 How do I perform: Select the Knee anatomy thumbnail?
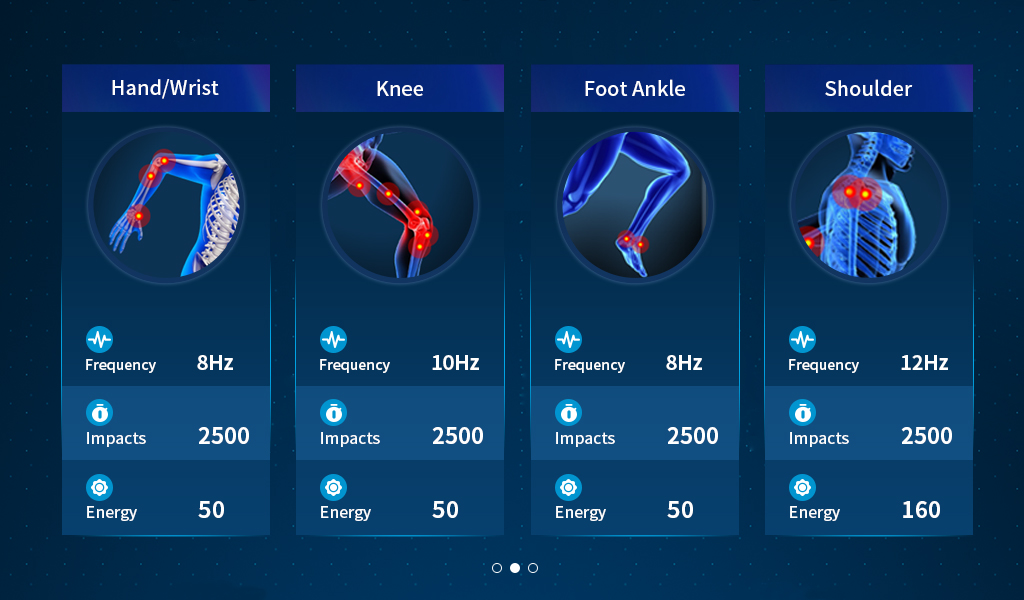point(399,207)
